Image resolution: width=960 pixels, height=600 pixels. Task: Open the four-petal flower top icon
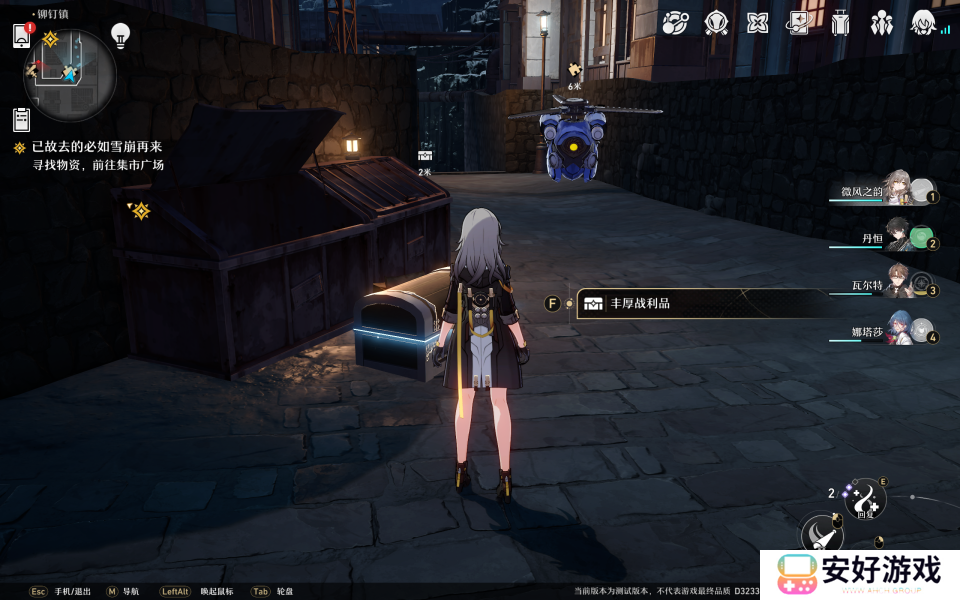tap(757, 22)
